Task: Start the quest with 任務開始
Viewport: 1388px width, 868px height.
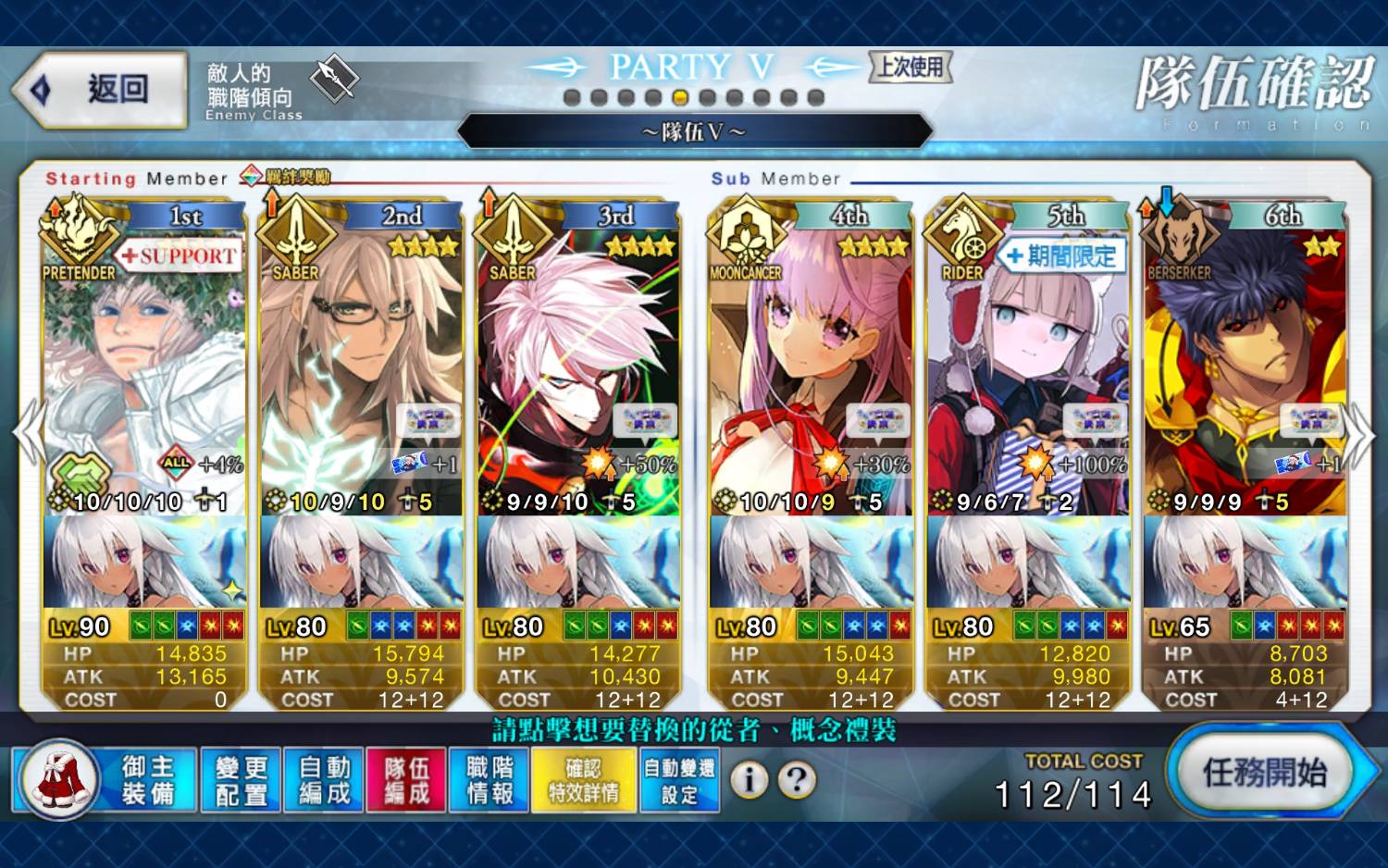Action: pos(1264,773)
